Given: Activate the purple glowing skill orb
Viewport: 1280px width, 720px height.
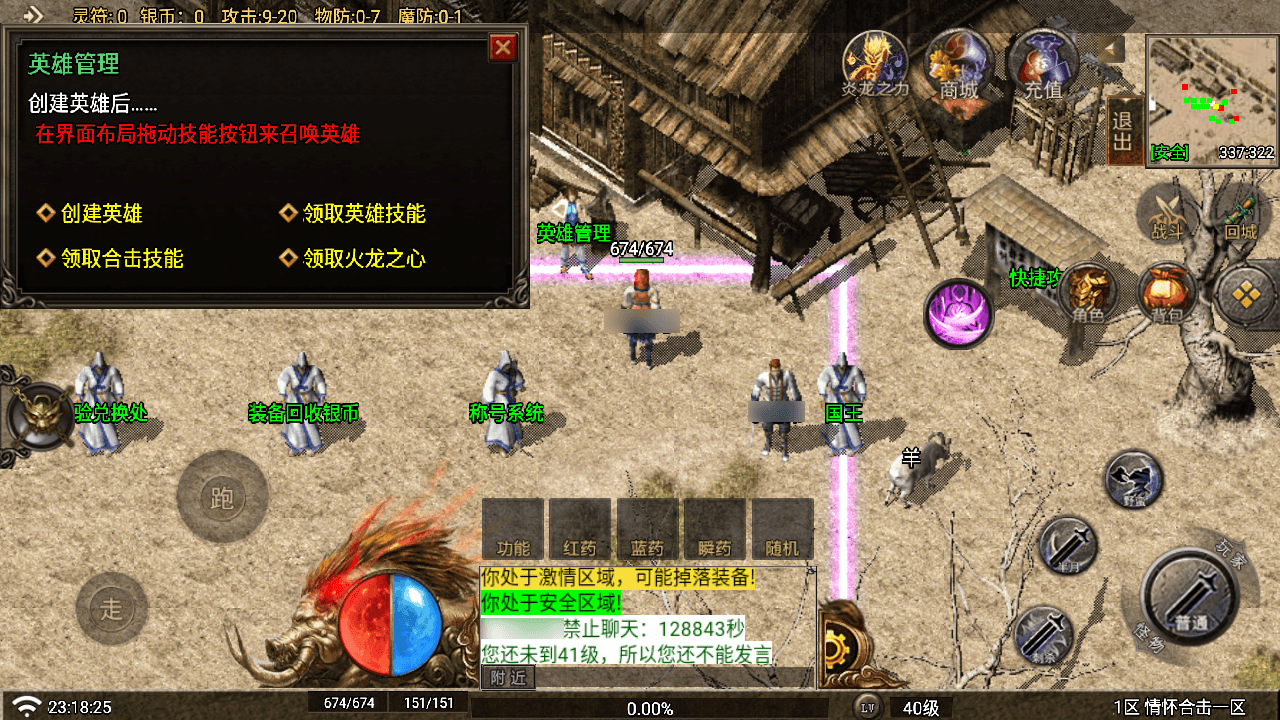Looking at the screenshot, I should tap(959, 313).
